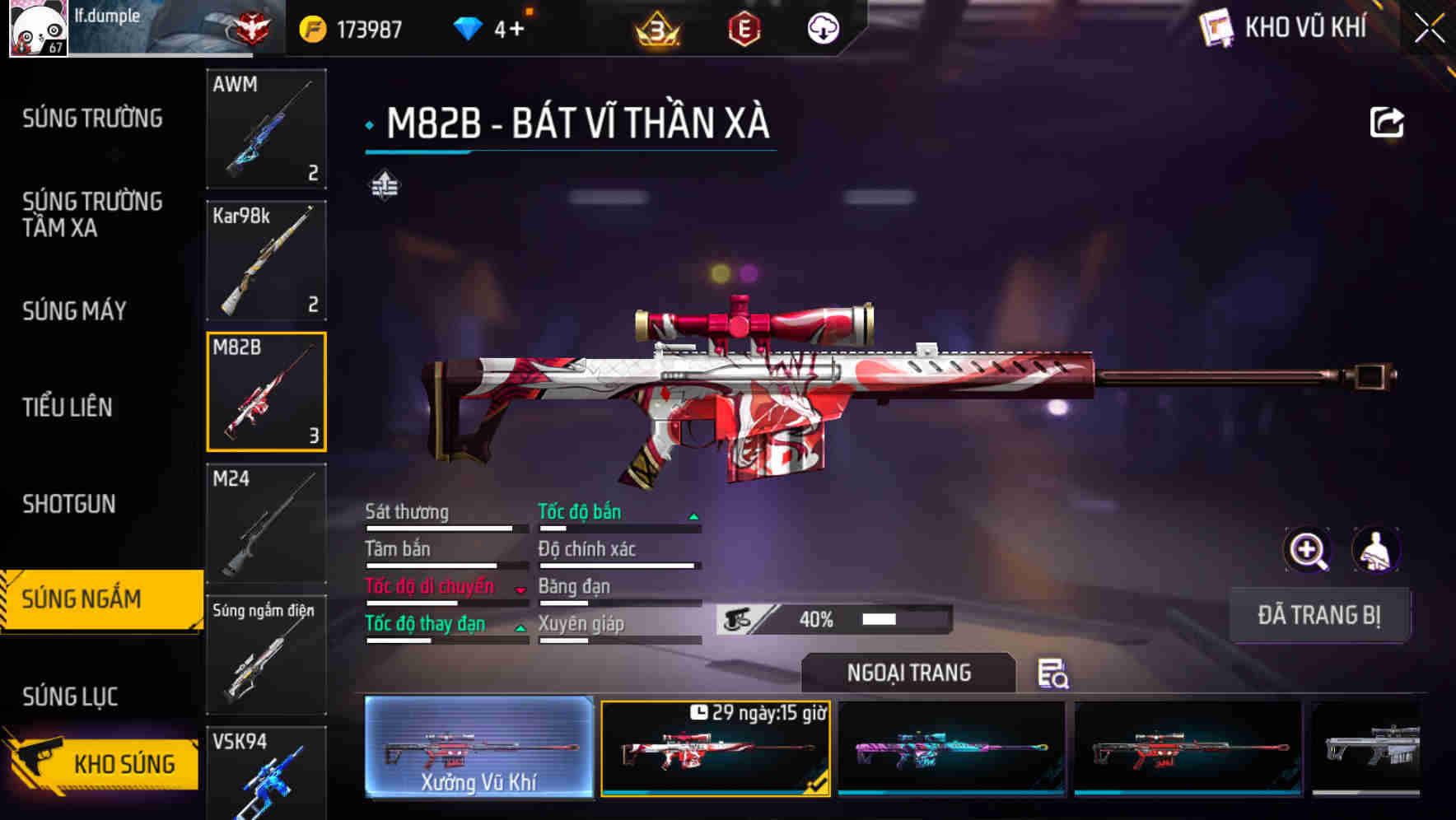Click the Xuyên Giáp 40% progress bar
Screen dimensions: 1456x820
click(x=832, y=619)
